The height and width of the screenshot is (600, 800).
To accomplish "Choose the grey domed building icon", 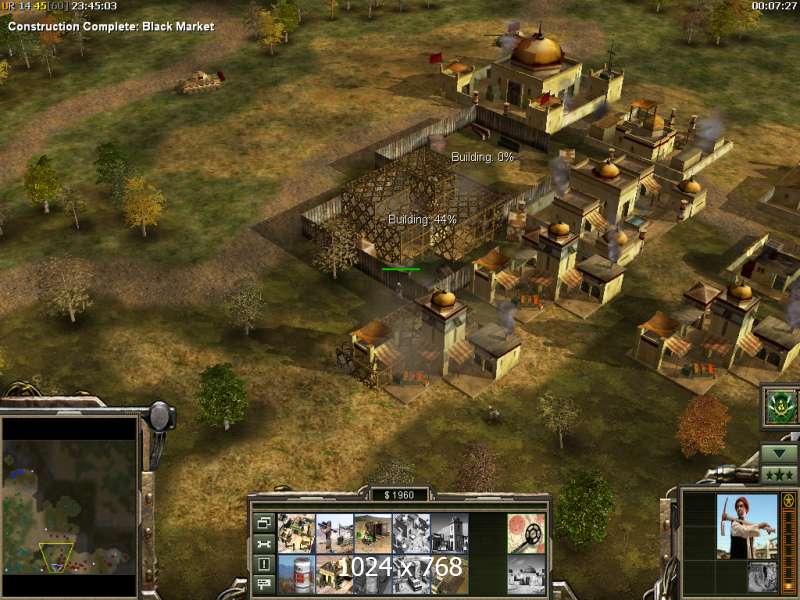I will (526, 573).
